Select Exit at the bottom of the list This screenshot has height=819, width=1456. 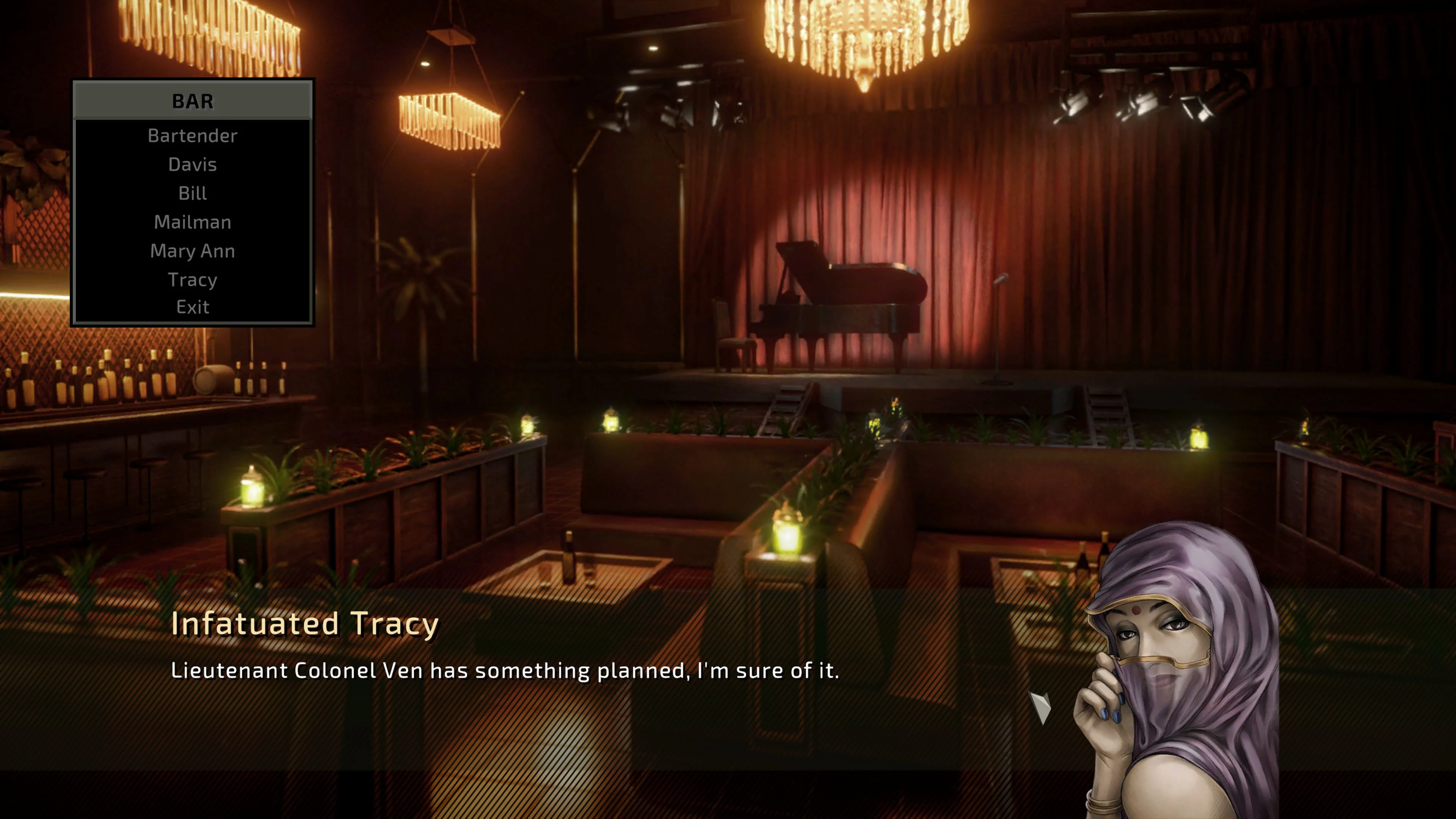coord(192,307)
